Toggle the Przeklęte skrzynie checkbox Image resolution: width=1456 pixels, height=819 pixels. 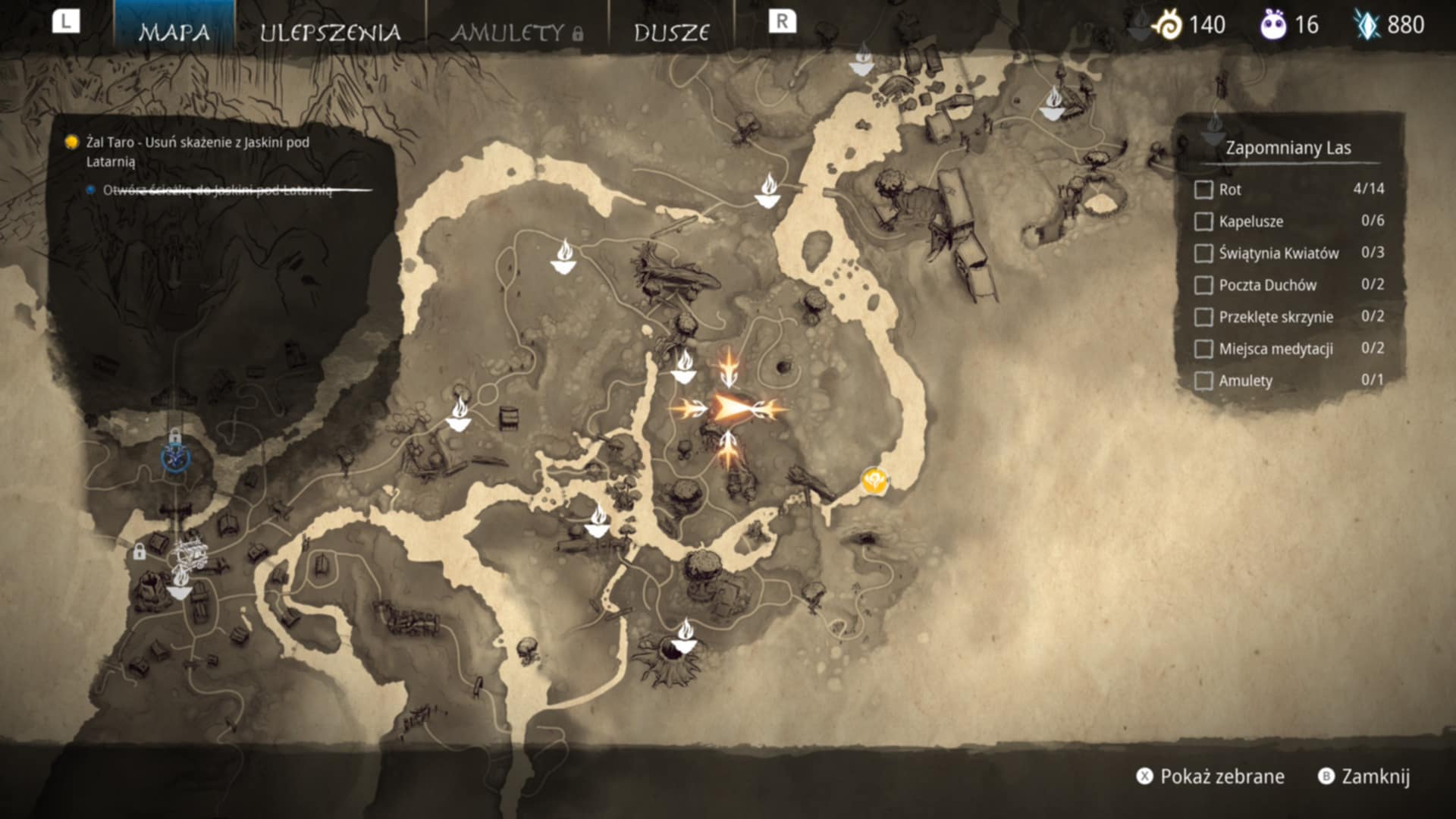(x=1203, y=317)
